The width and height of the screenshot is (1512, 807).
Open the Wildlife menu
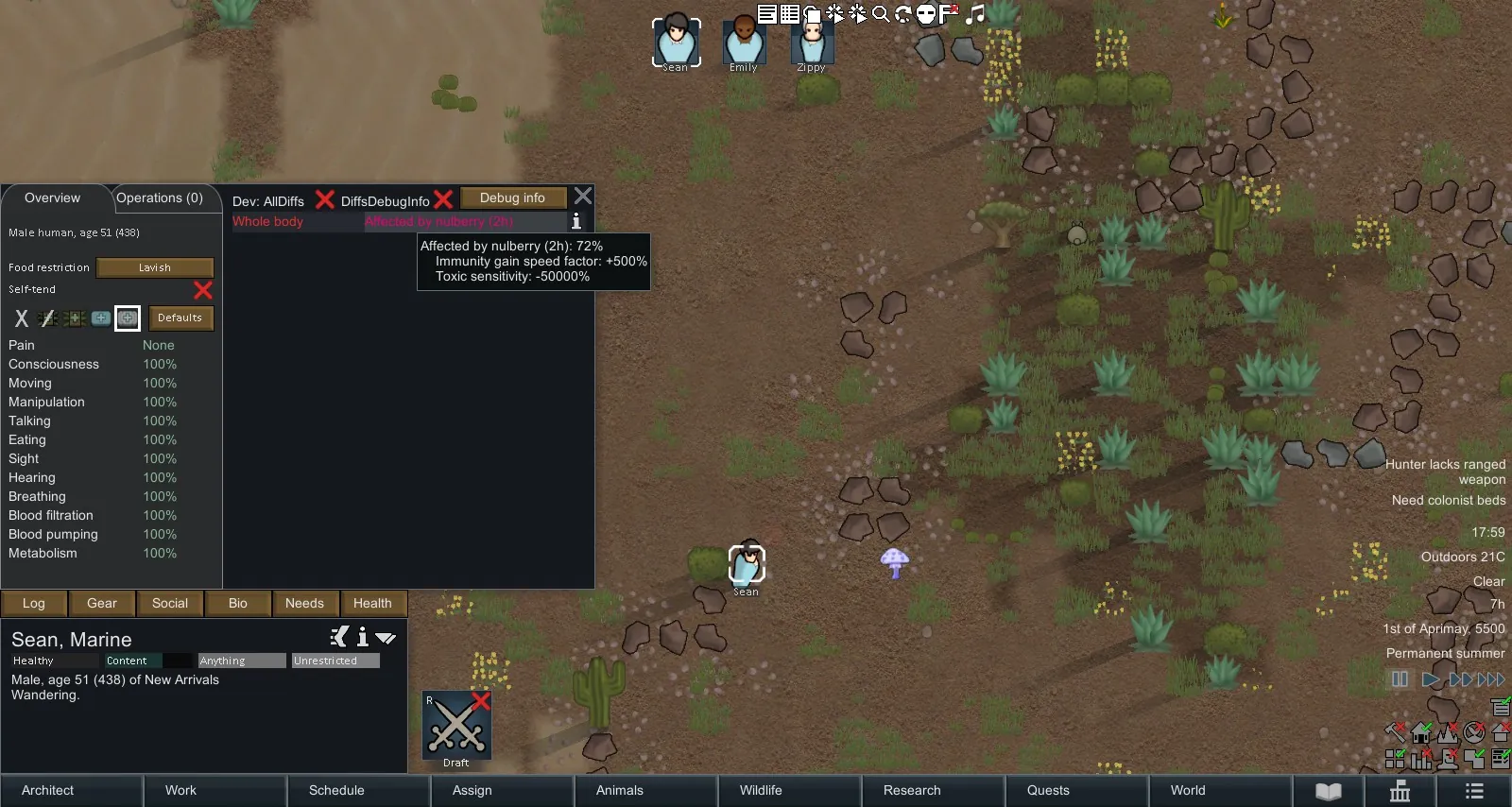coord(761,790)
